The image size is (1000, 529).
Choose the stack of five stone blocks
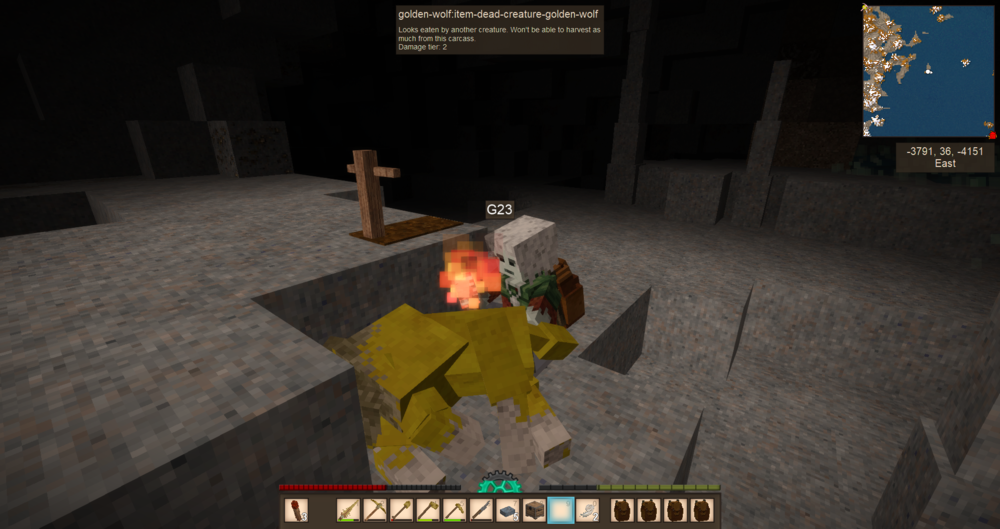click(x=508, y=510)
